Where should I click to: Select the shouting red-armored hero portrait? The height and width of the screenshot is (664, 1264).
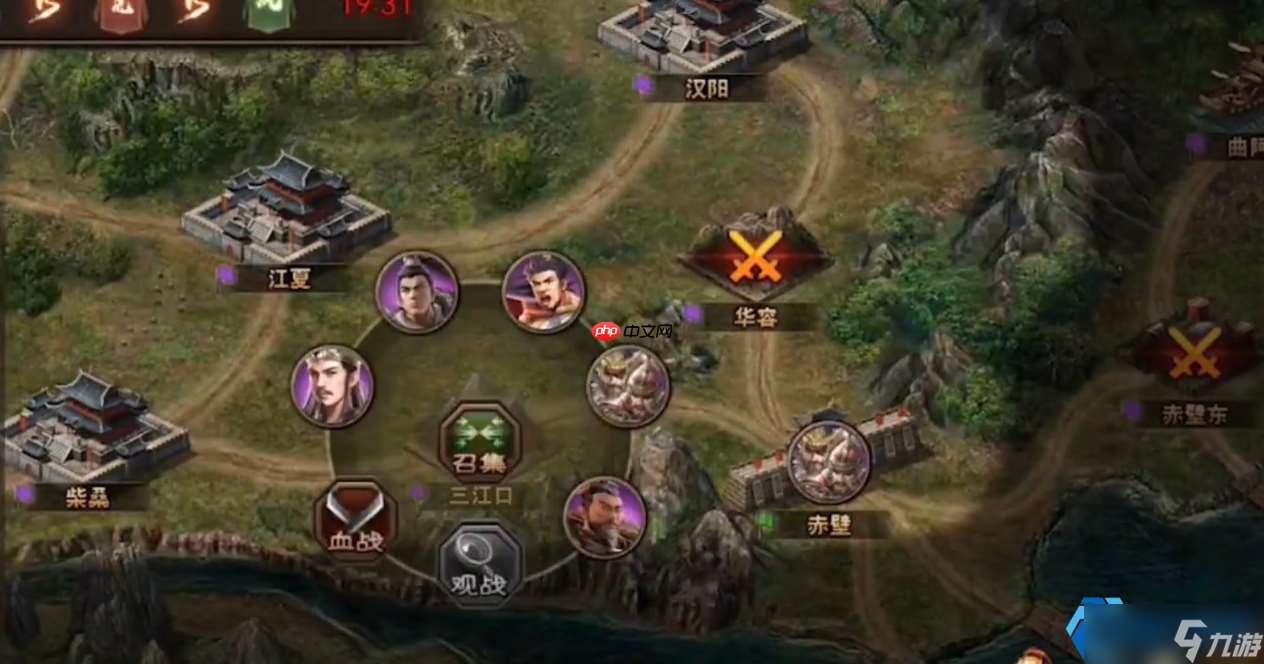pos(543,291)
